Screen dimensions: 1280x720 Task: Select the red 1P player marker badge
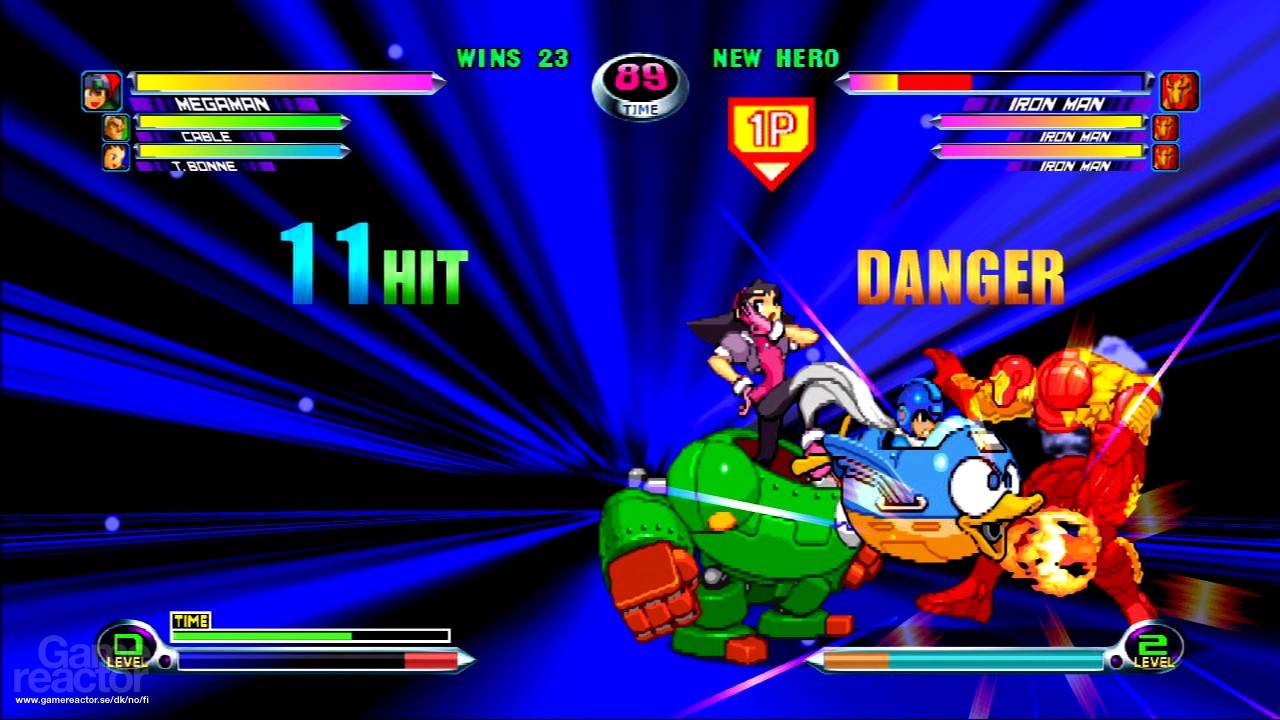(x=773, y=130)
